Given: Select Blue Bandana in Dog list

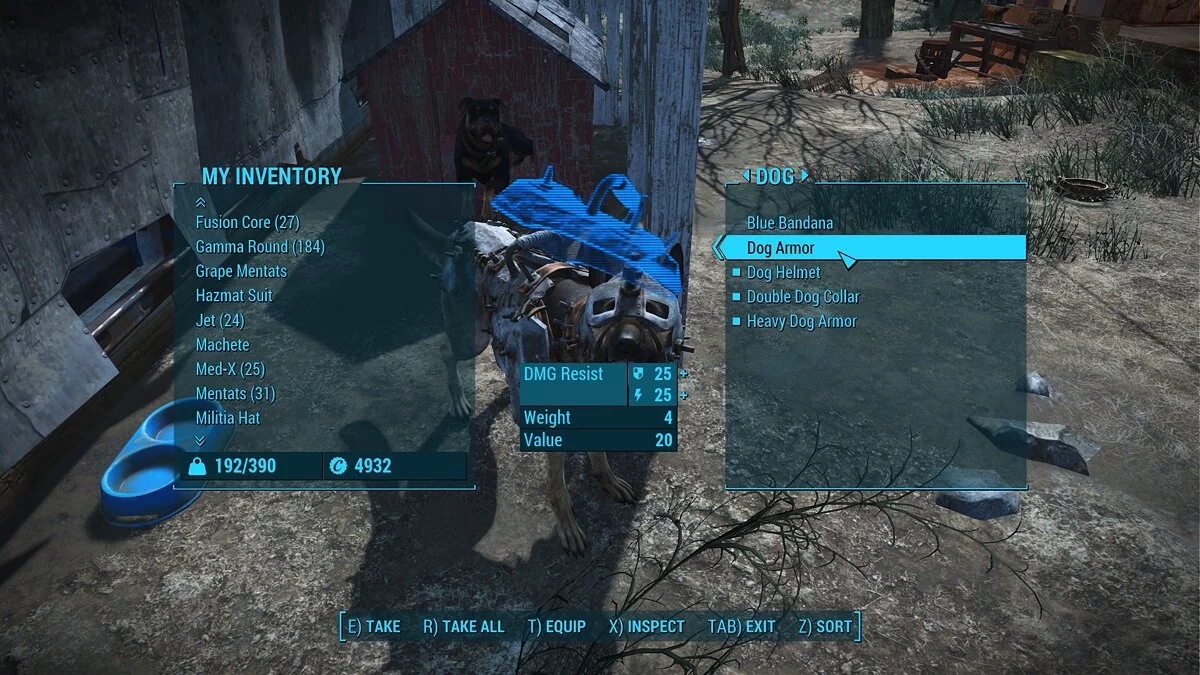Looking at the screenshot, I should [x=790, y=223].
